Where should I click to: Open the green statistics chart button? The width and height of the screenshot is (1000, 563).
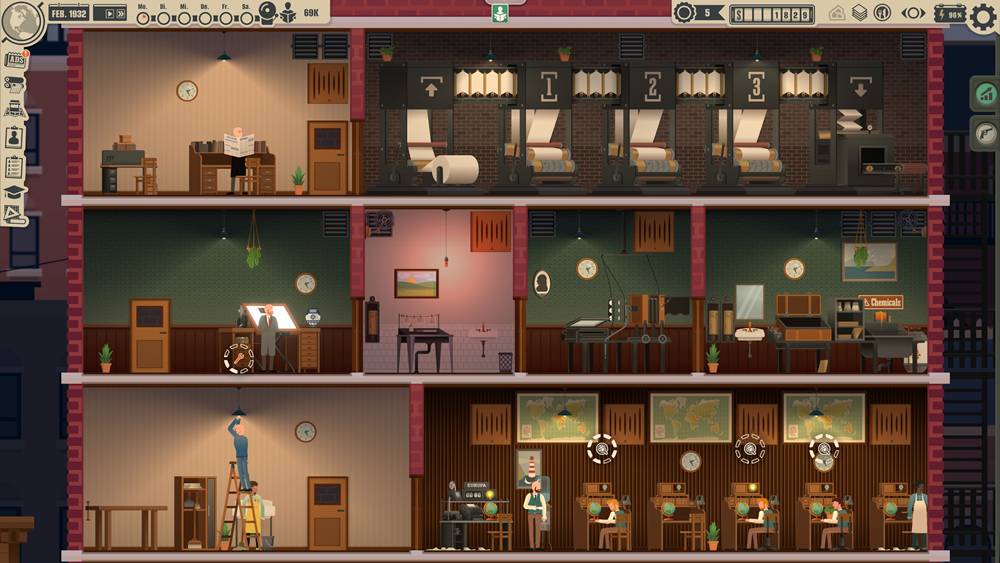click(x=984, y=95)
